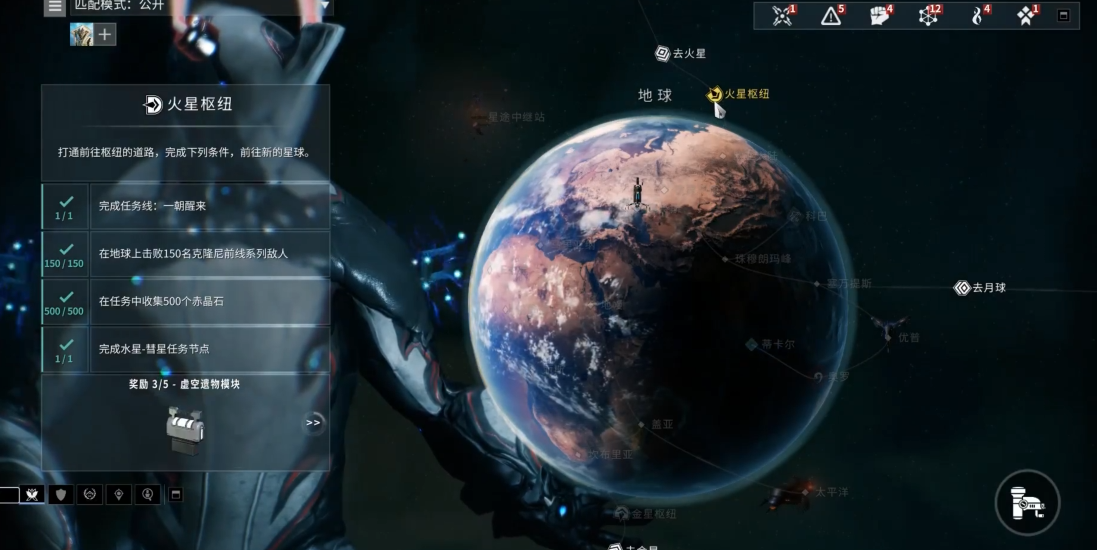
Task: Open the diamond cluster icon with badge 1
Action: pyautogui.click(x=1026, y=16)
